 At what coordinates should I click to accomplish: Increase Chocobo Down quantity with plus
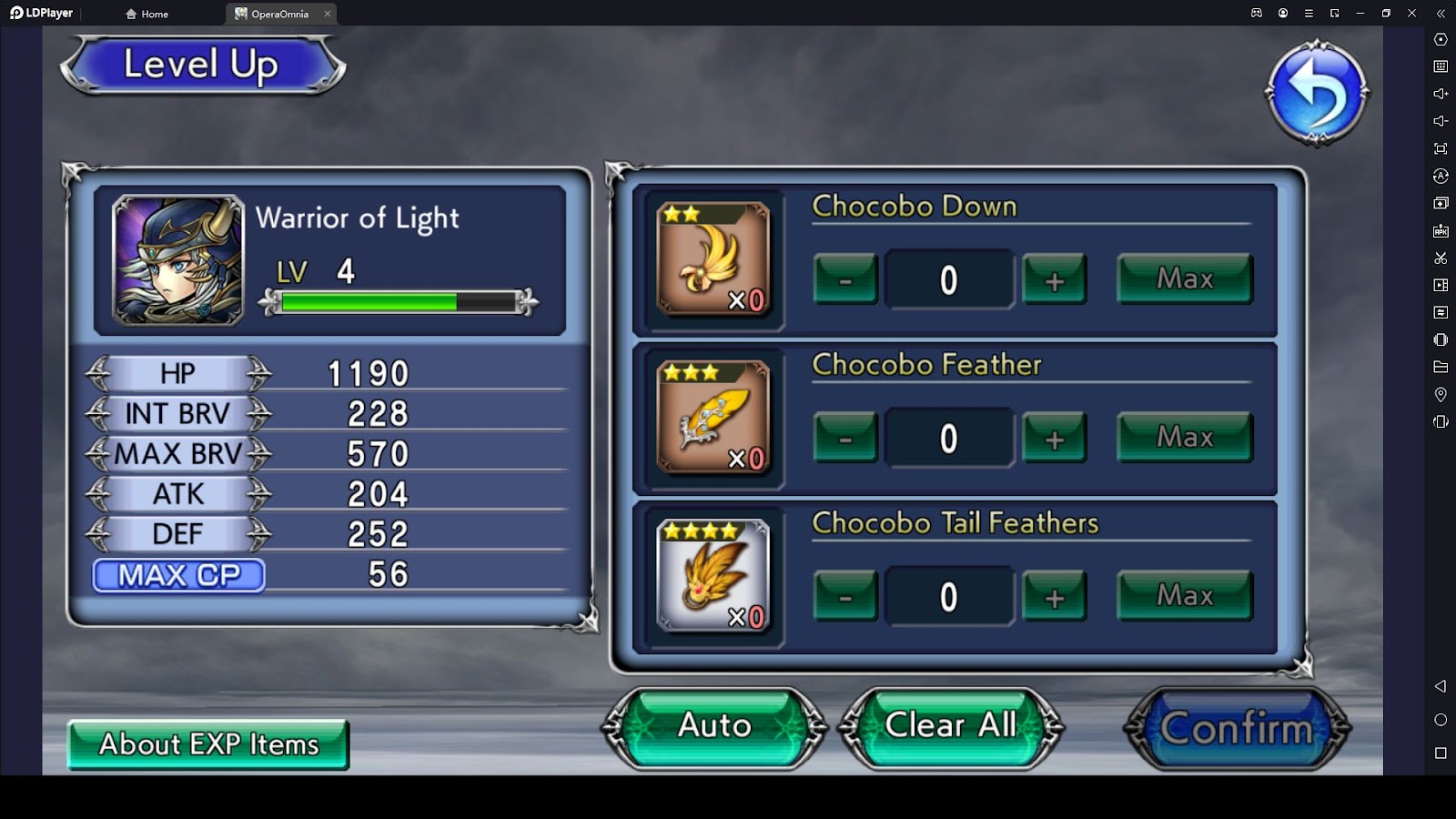point(1054,279)
